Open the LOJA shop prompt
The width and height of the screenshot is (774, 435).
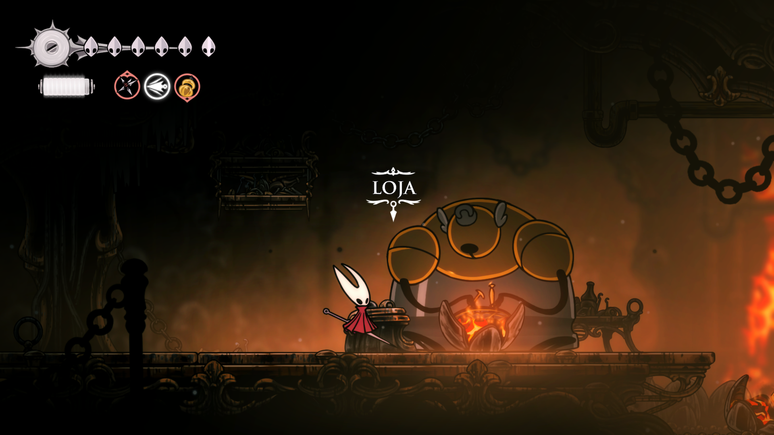393,189
